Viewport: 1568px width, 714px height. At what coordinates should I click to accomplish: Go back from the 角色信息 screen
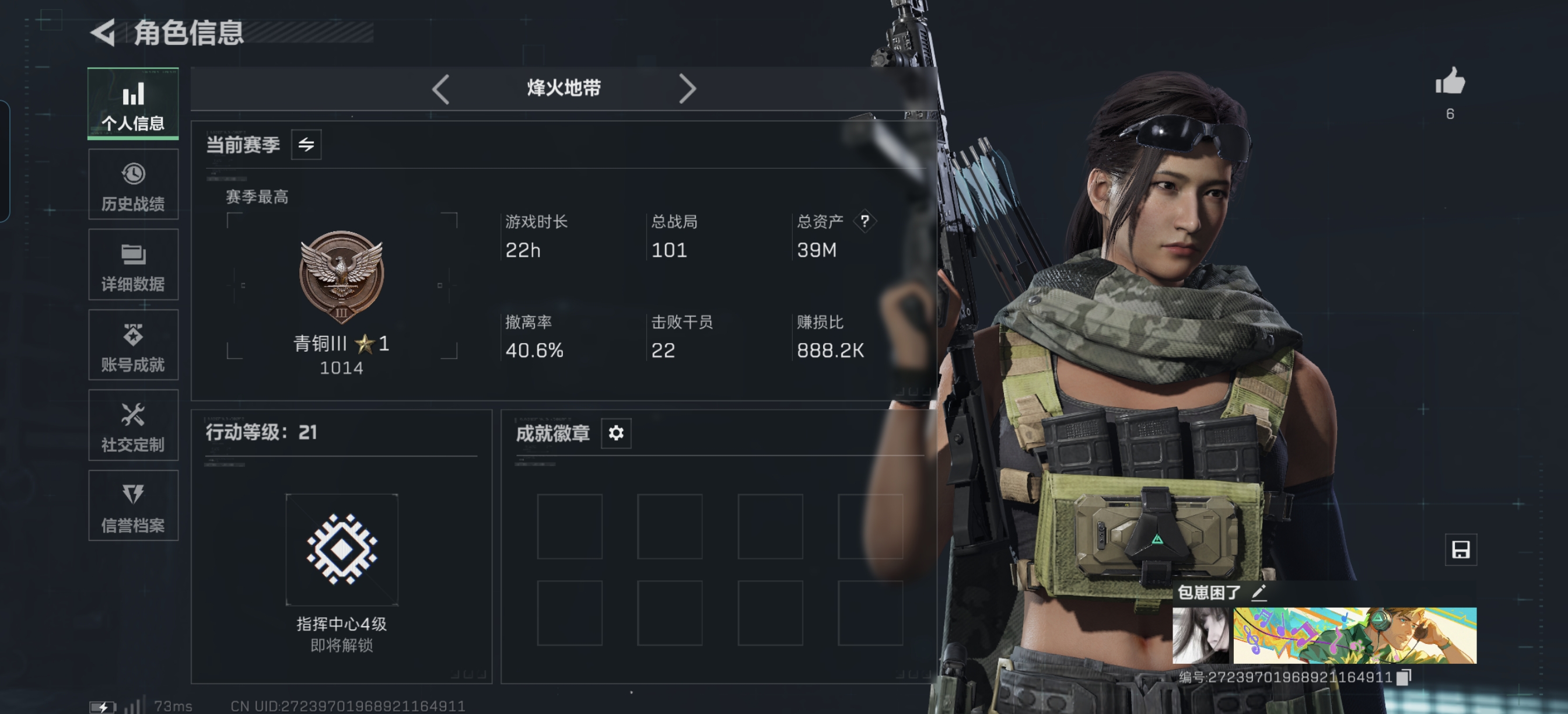coord(103,33)
